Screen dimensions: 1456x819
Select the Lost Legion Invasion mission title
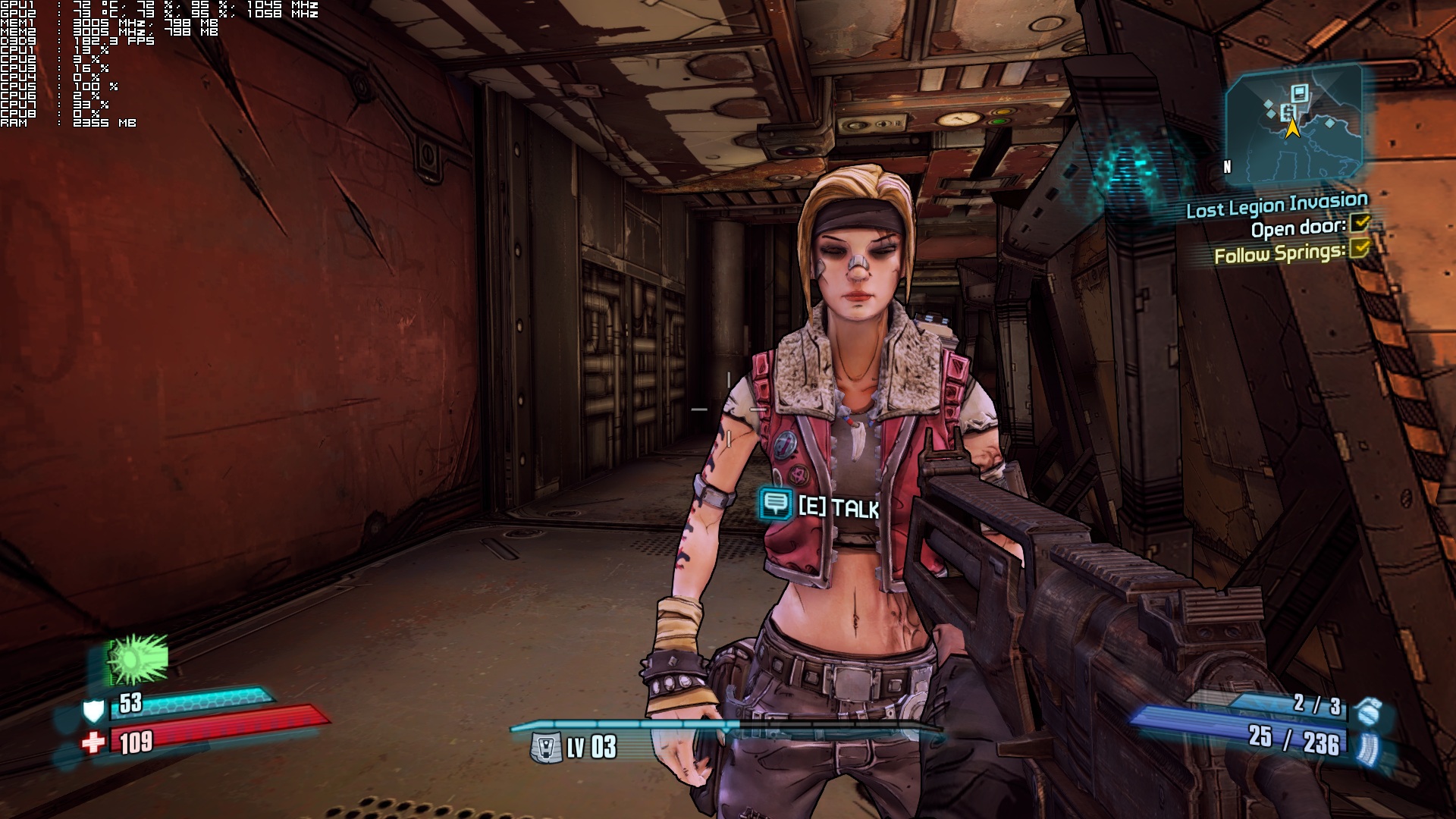[1276, 205]
